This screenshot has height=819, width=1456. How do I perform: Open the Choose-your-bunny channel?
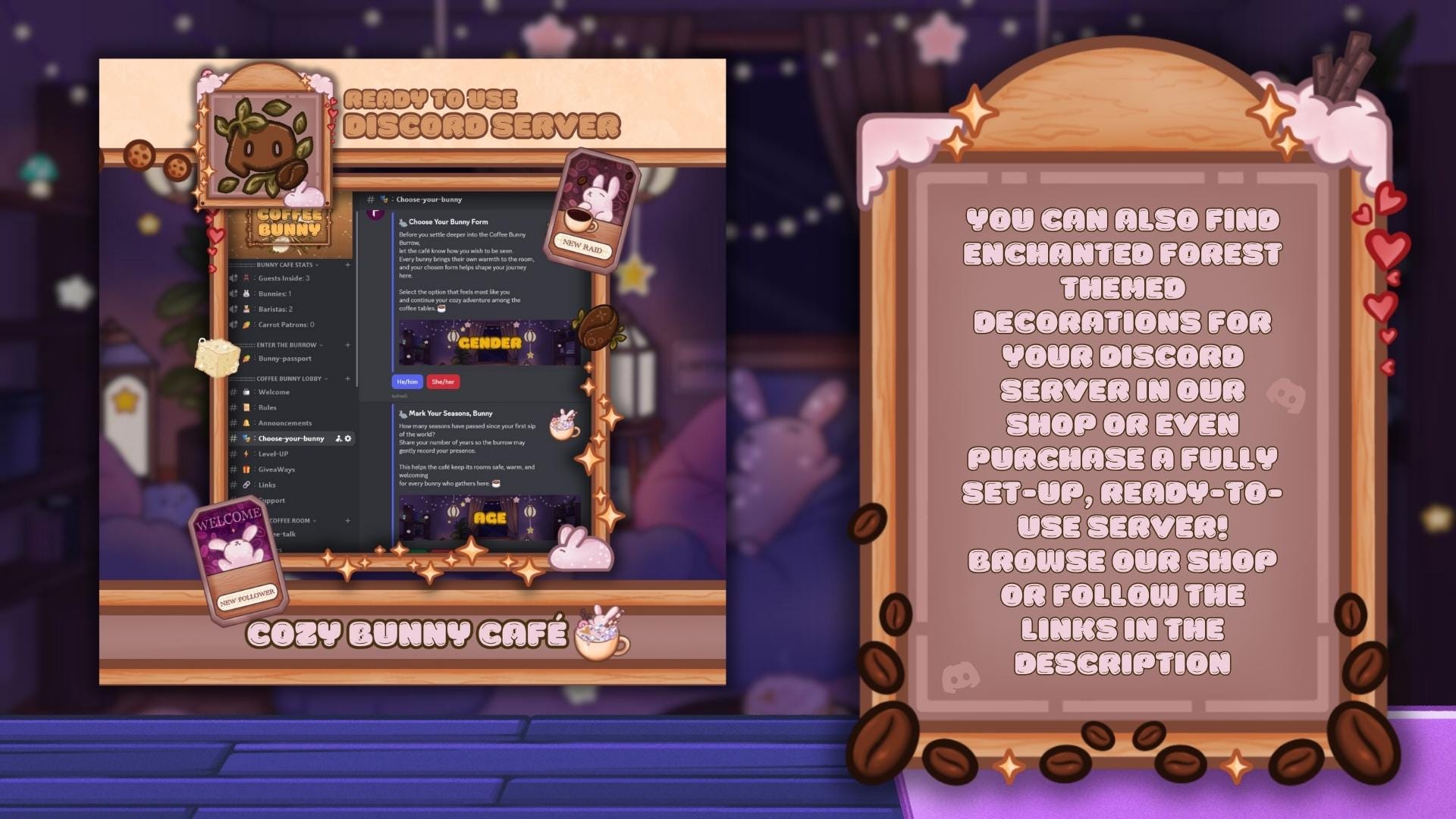click(290, 438)
